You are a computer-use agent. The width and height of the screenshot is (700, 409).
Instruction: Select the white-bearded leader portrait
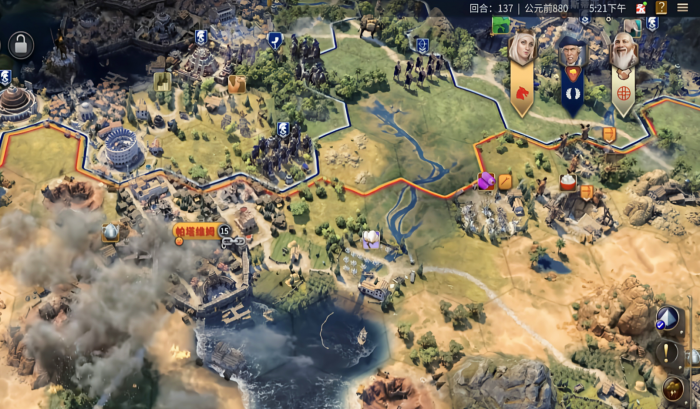[623, 50]
